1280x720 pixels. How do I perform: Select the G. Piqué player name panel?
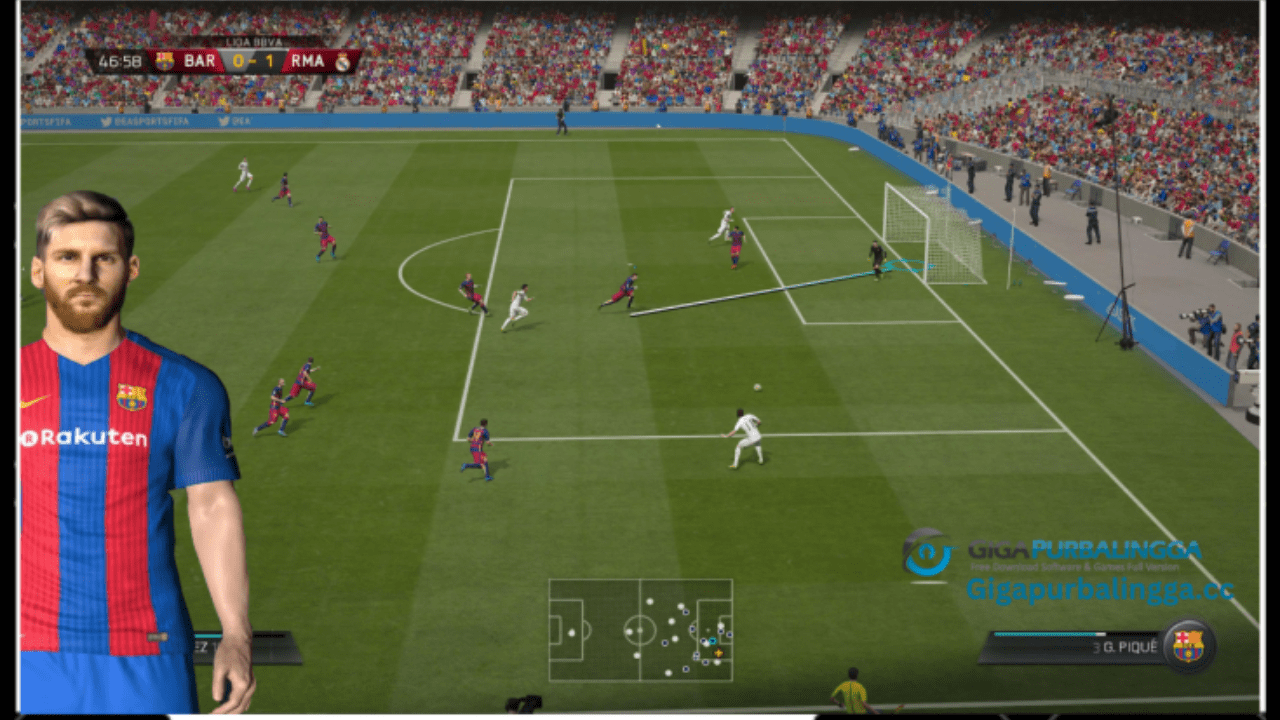tap(1070, 647)
